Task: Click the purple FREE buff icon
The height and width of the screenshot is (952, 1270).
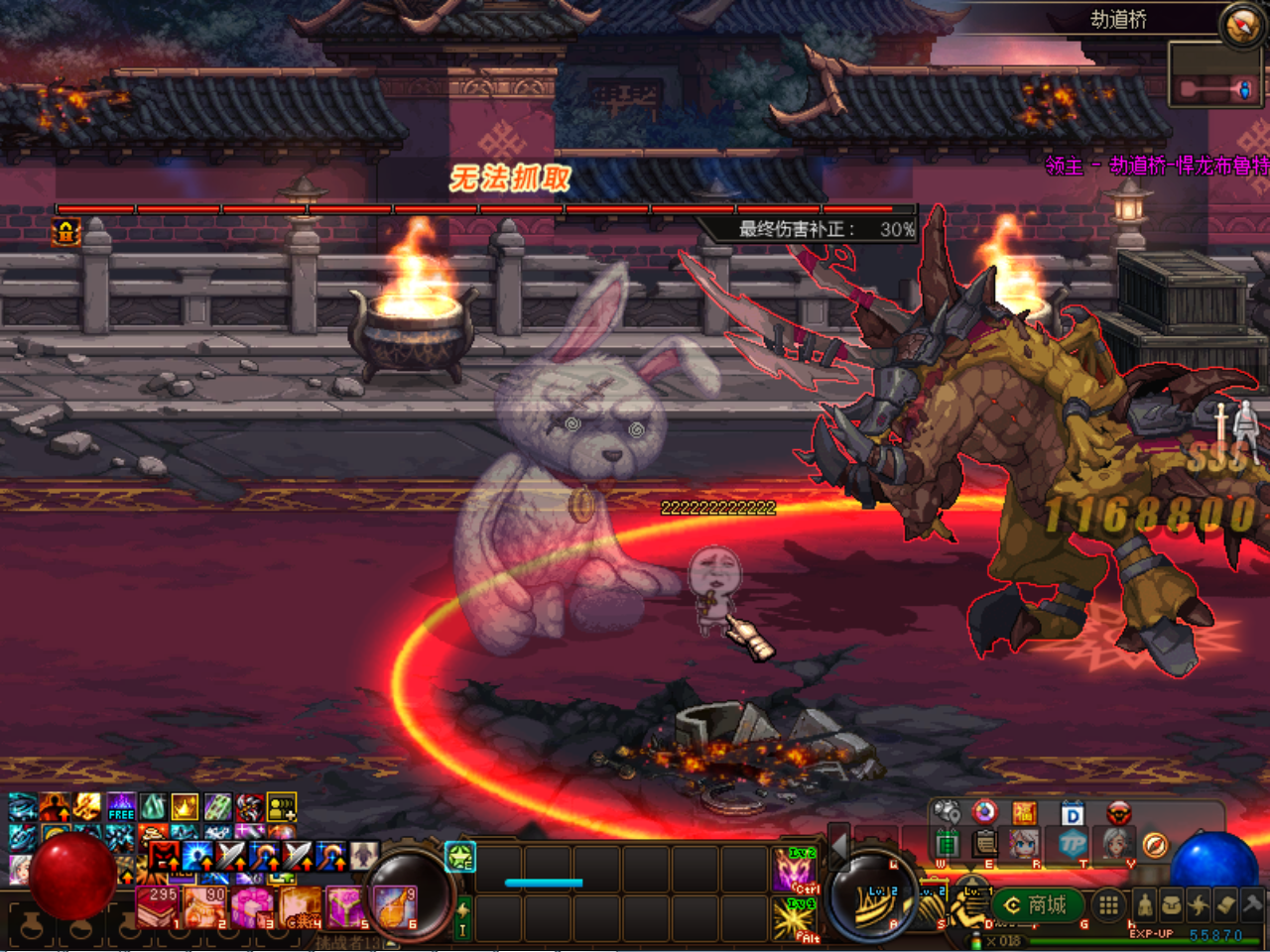Action: [121, 807]
